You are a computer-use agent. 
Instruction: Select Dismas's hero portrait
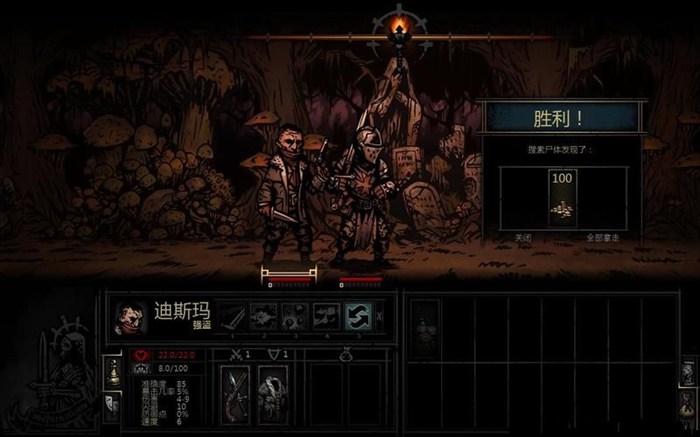pos(131,318)
